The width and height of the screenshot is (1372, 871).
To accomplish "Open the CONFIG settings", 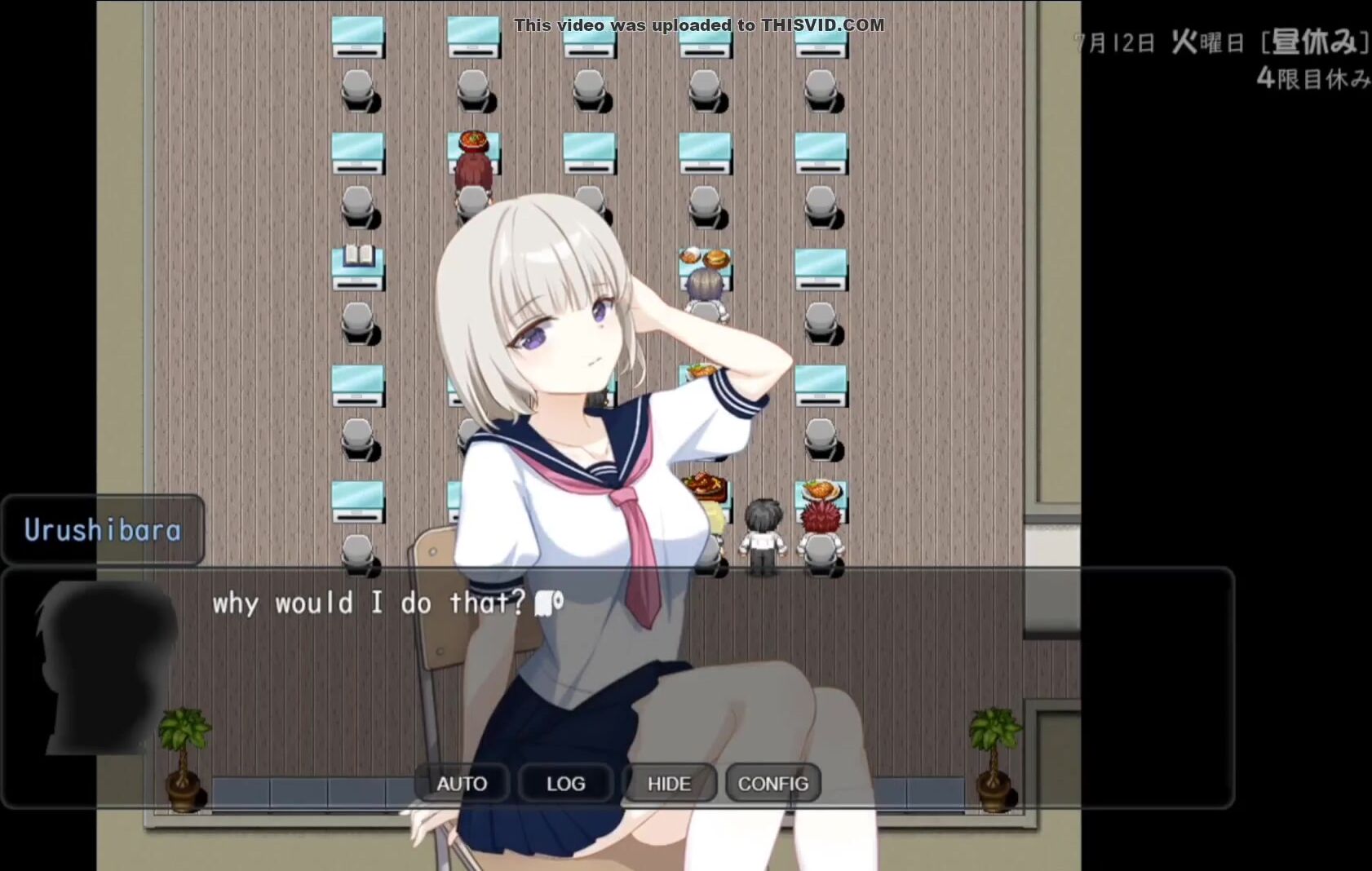I will pyautogui.click(x=772, y=783).
